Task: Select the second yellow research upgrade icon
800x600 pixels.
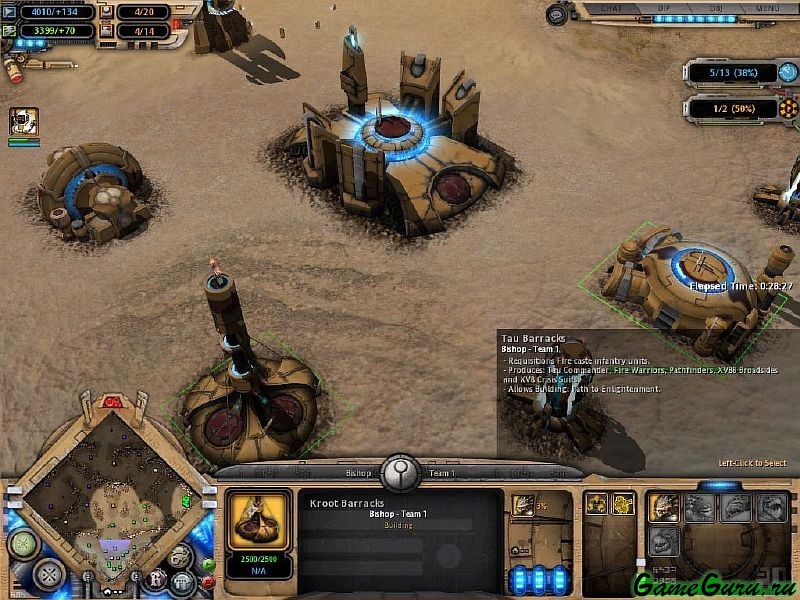Action: [623, 504]
